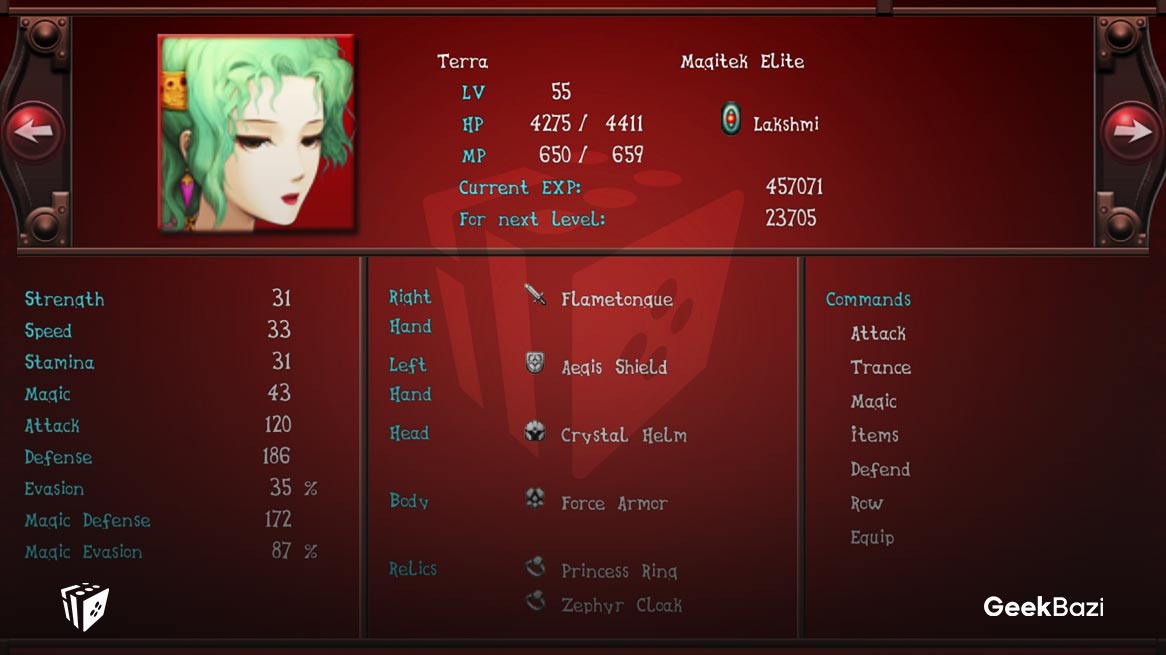Choose the Flametongue right hand weapon
The width and height of the screenshot is (1166, 655).
click(x=616, y=299)
